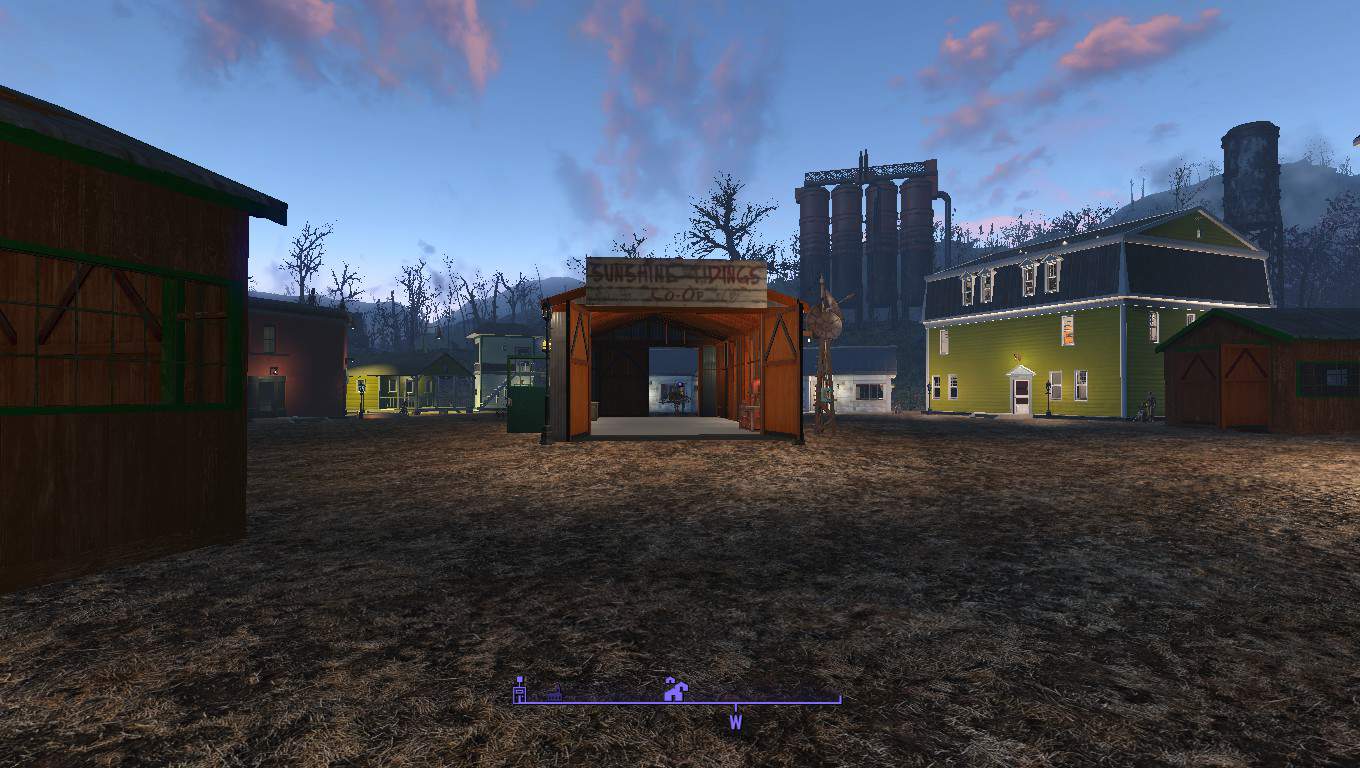Select the signpost building marker on the compass
1360x768 pixels.
520,689
